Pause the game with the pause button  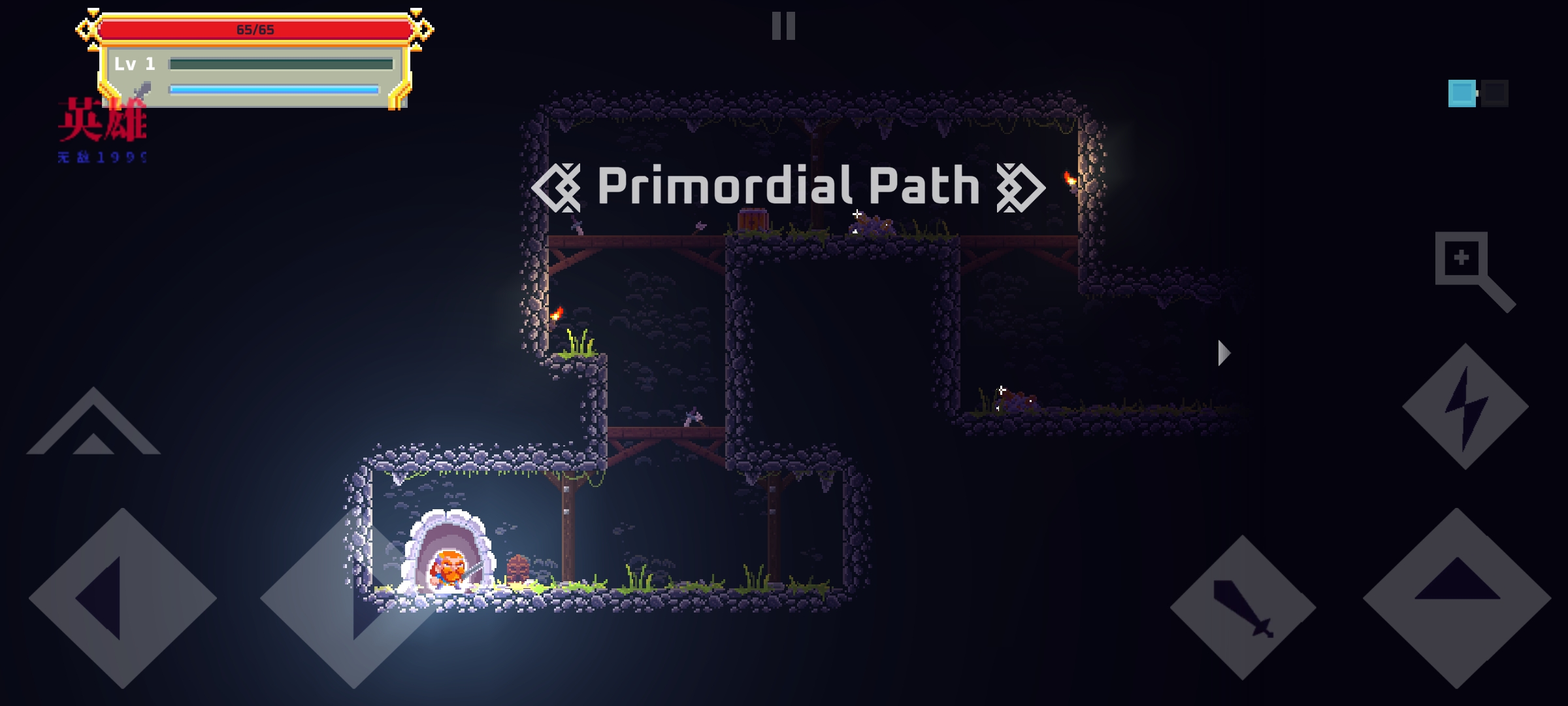(x=783, y=26)
